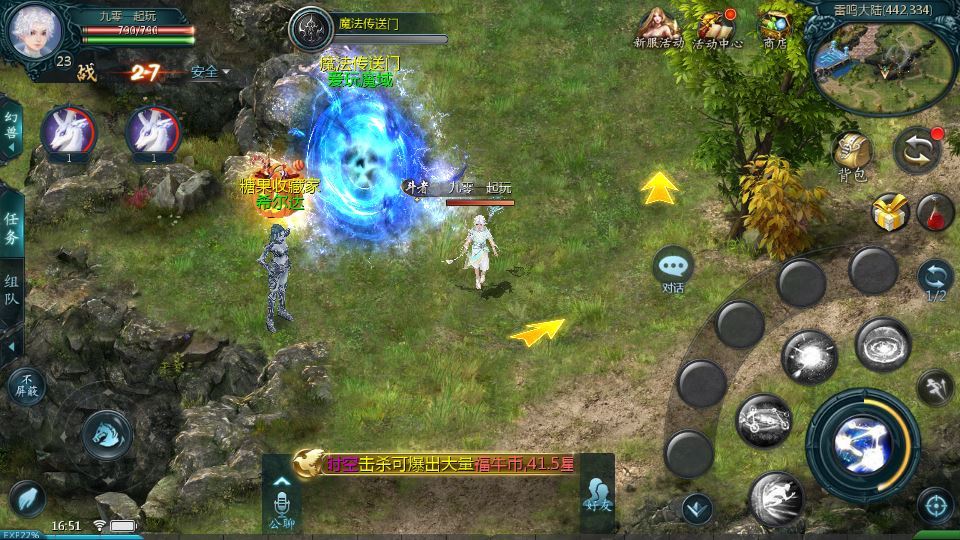This screenshot has width=960, height=540.
Task: Tap the swap arrows icon with red dot
Action: click(x=916, y=149)
